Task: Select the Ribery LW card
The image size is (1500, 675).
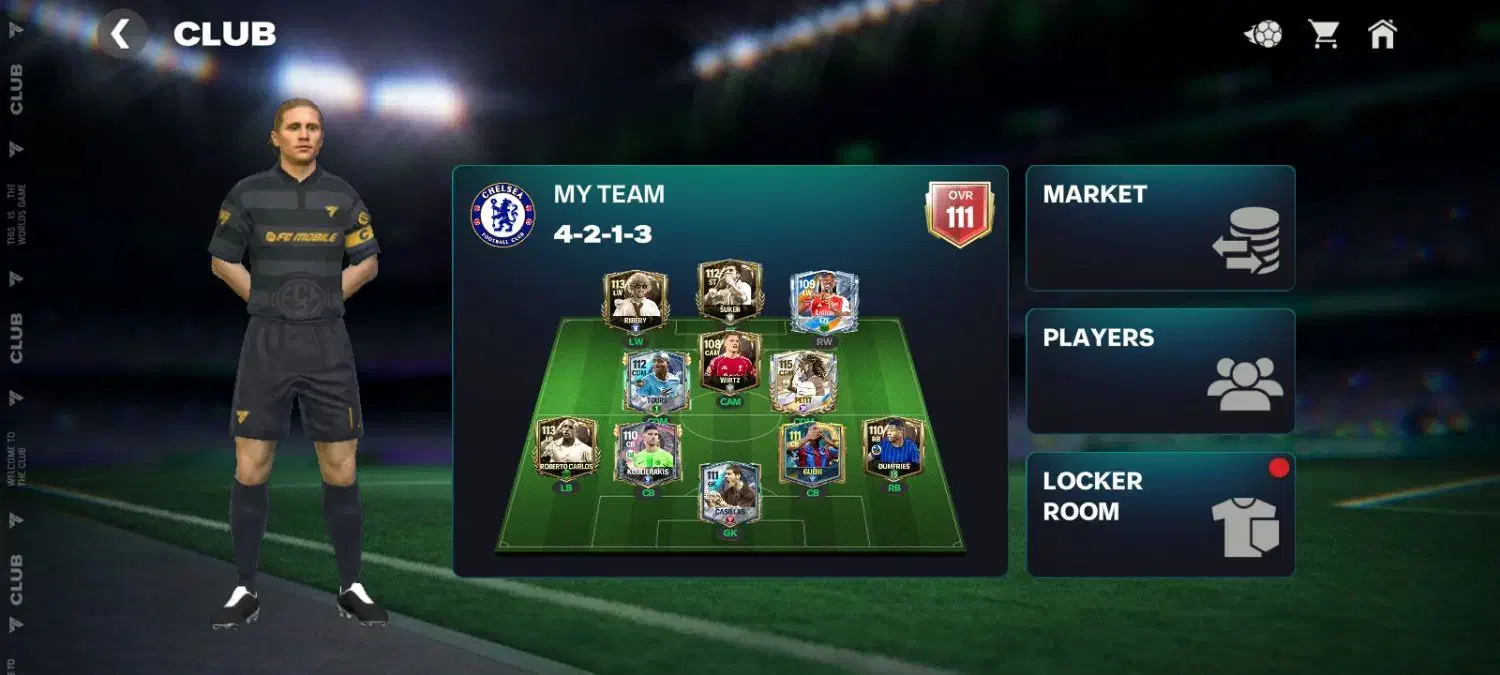Action: pos(635,300)
